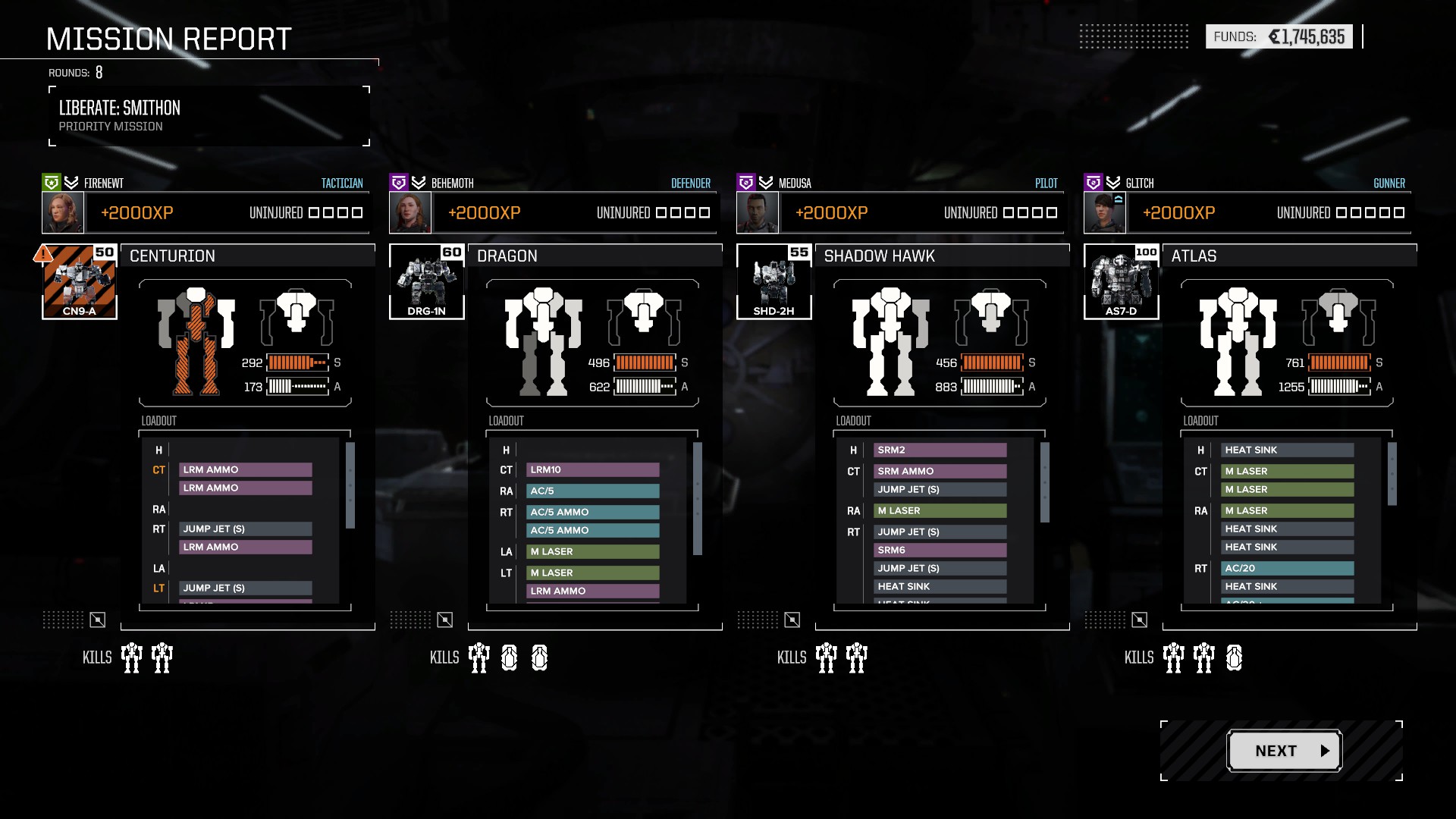The height and width of the screenshot is (819, 1456).
Task: Choose the Shadow Hawk SHD-2H thumbnail
Action: coord(774,281)
